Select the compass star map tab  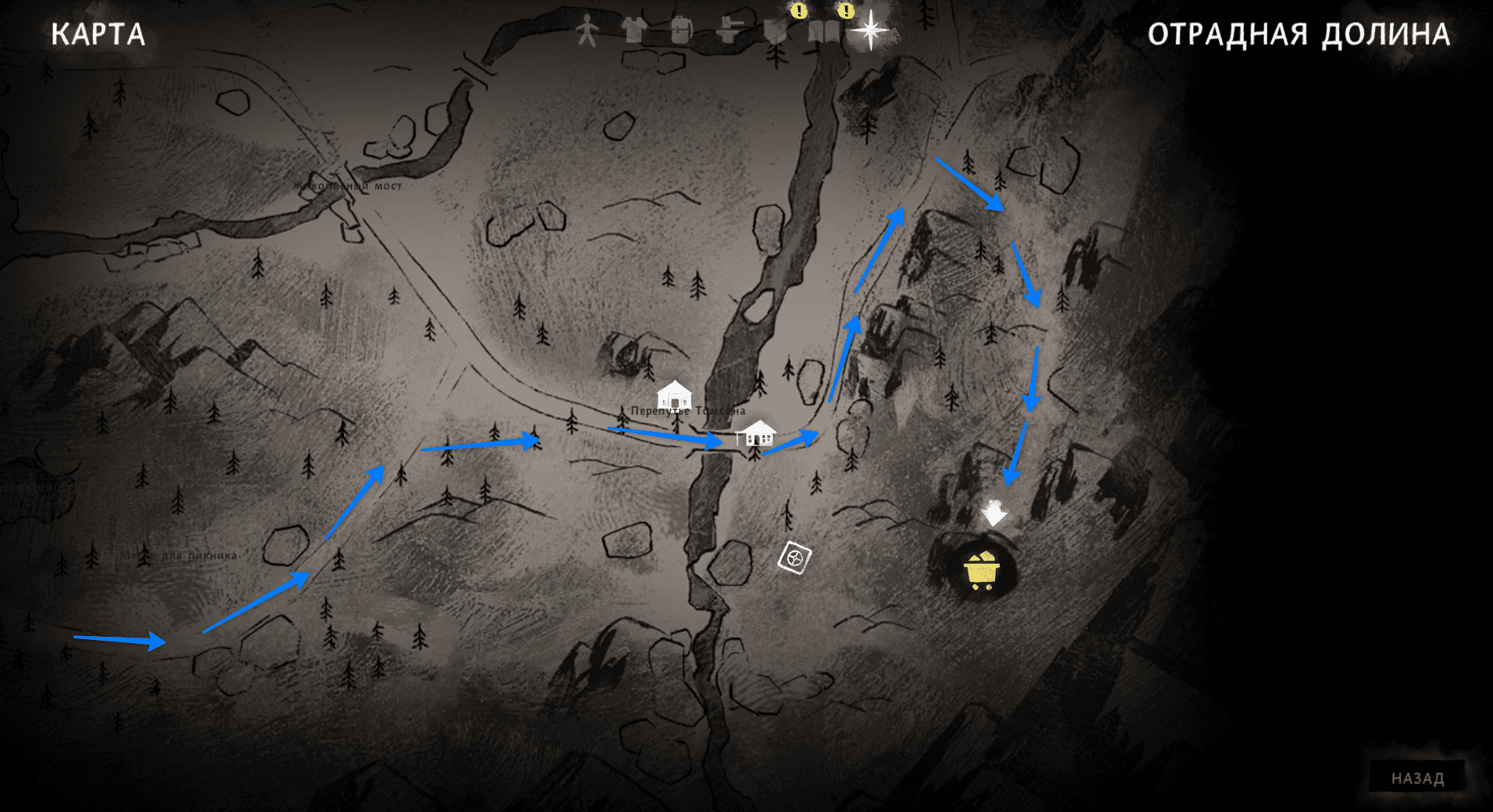(x=870, y=31)
